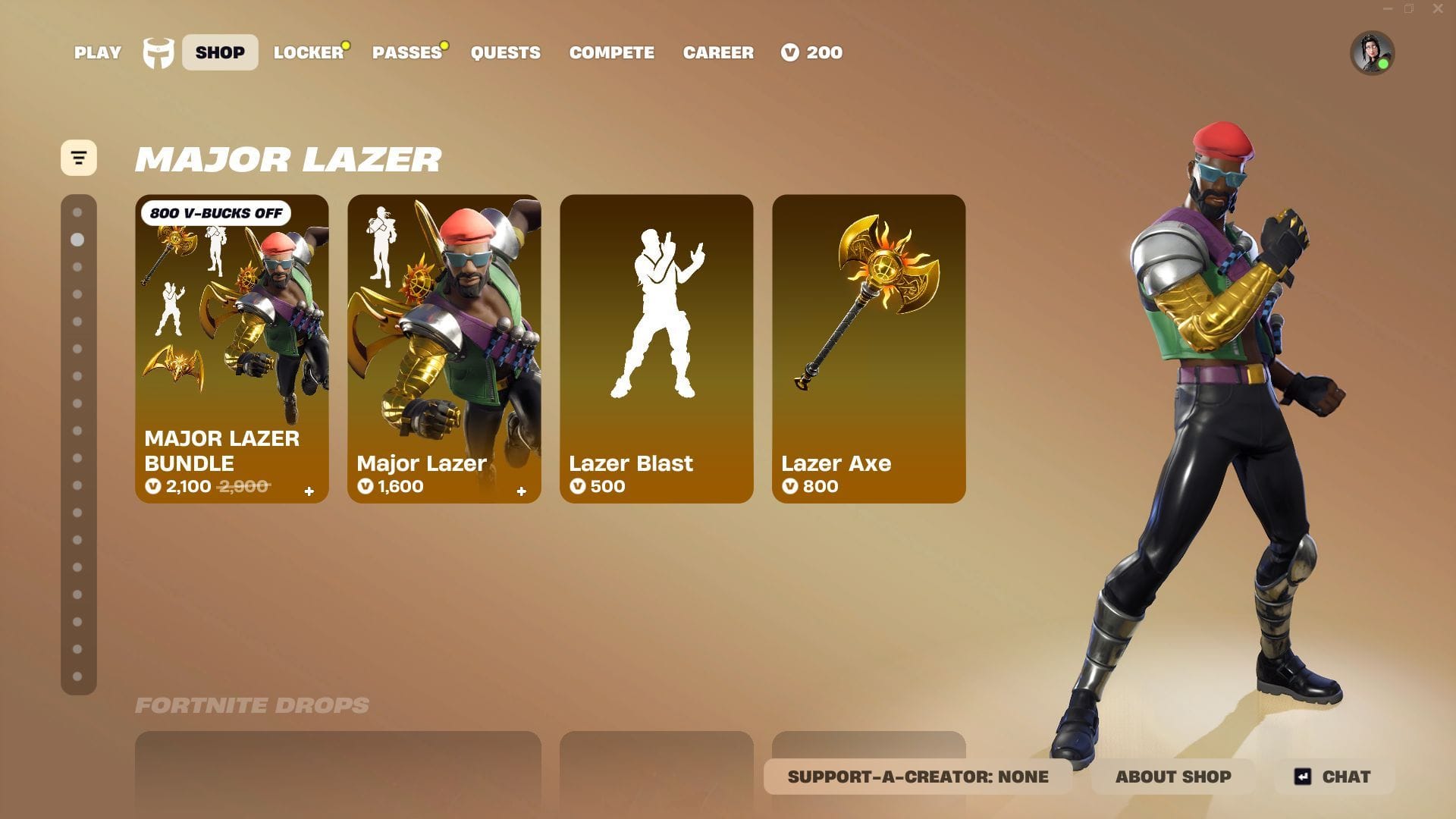Go to the Play tab
The height and width of the screenshot is (819, 1456).
[x=97, y=52]
